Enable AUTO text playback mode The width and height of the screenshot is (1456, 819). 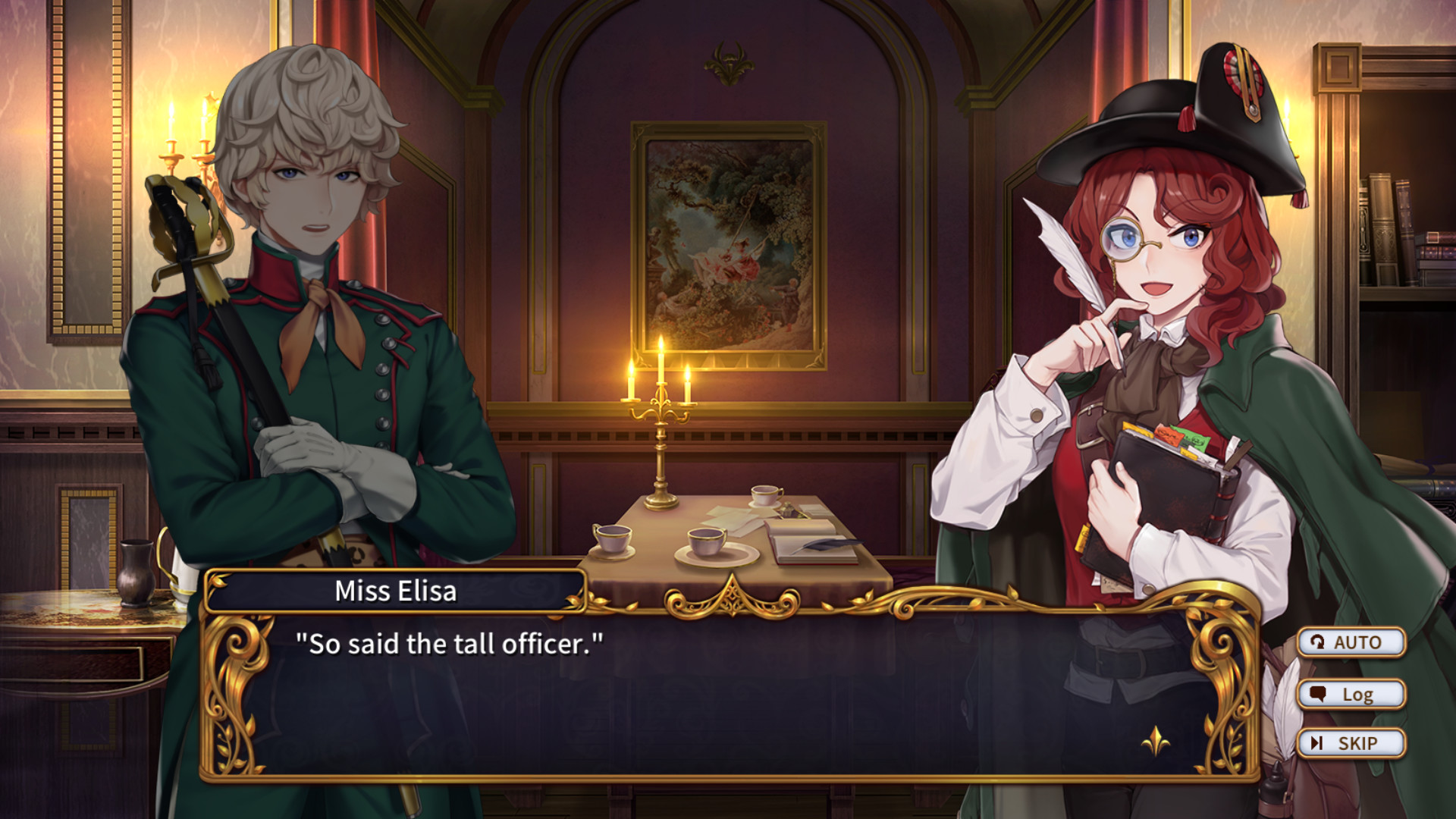pos(1352,642)
